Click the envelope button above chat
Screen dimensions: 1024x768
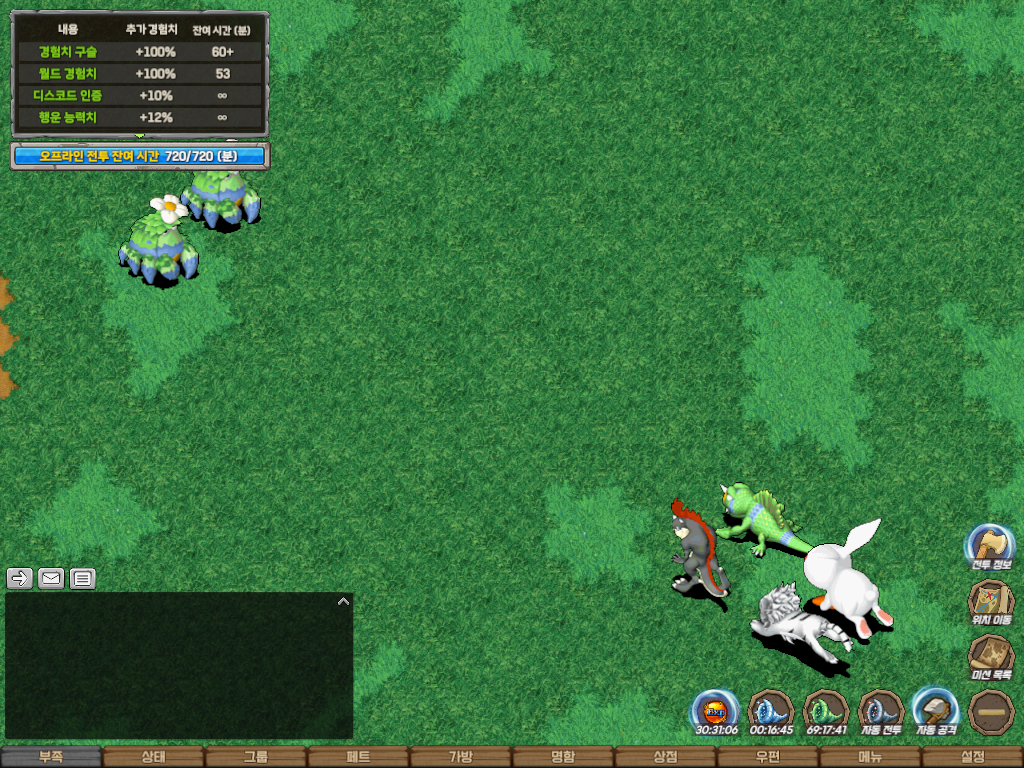tap(51, 578)
